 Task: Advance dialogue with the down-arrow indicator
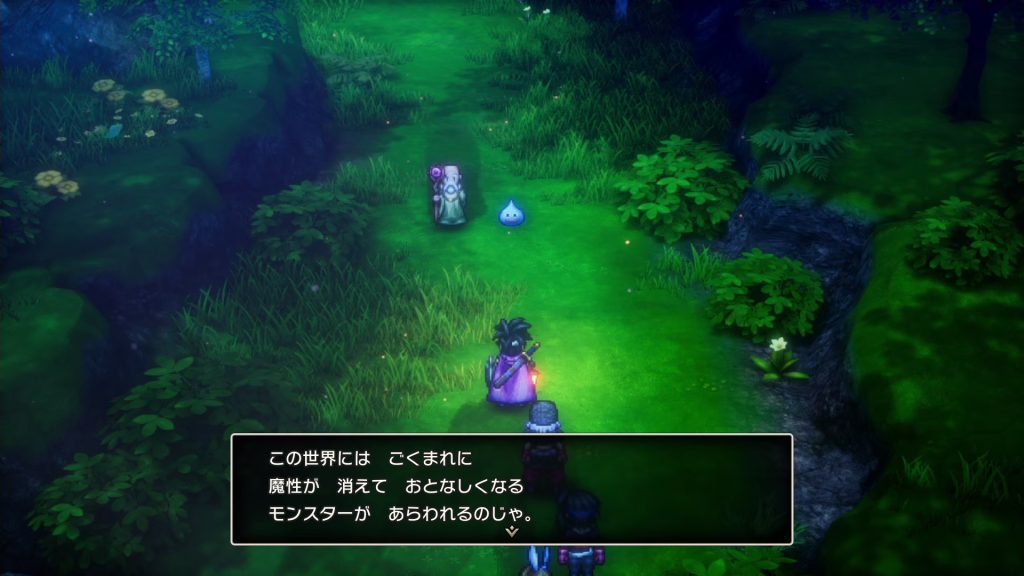pyautogui.click(x=512, y=533)
